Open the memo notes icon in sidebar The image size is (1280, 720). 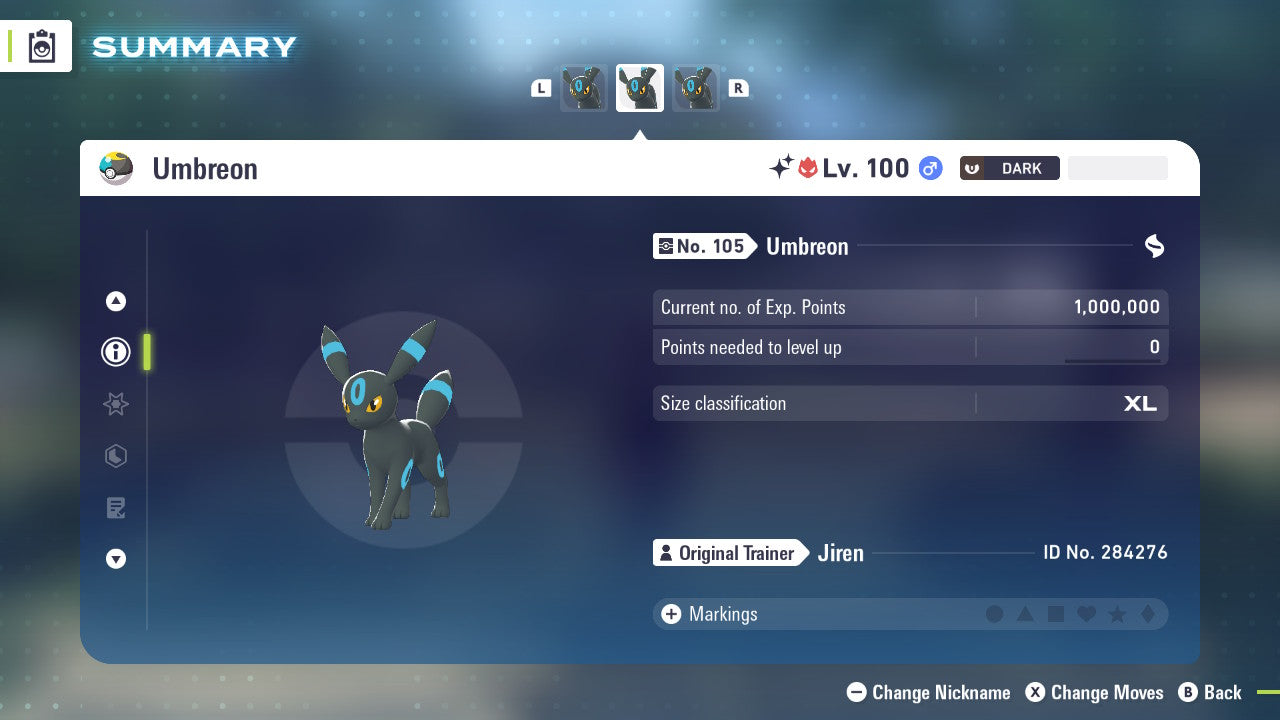[x=116, y=508]
